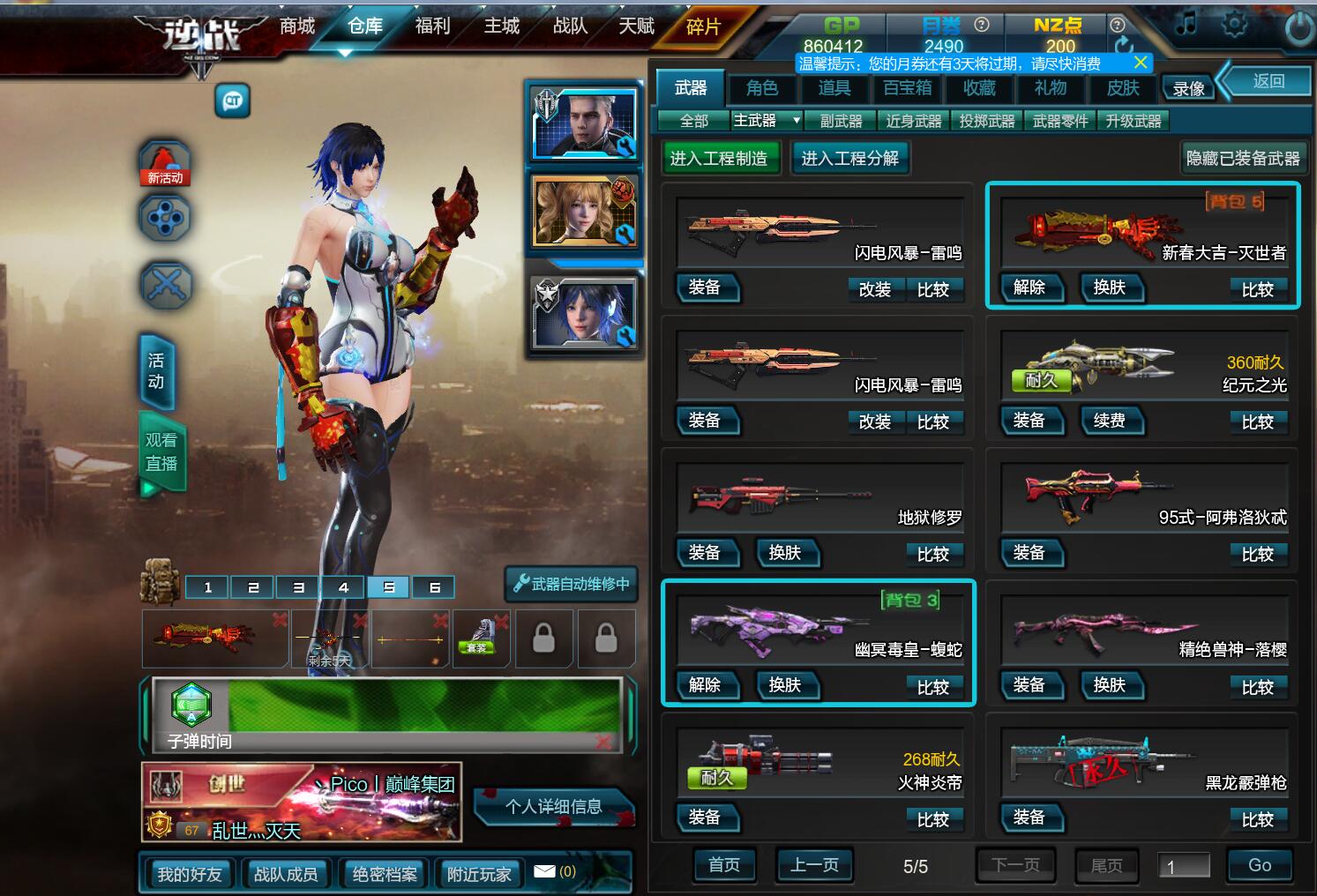Screen dimensions: 1317x896
Task: Go to the 碎片 fragments menu
Action: coord(703,27)
